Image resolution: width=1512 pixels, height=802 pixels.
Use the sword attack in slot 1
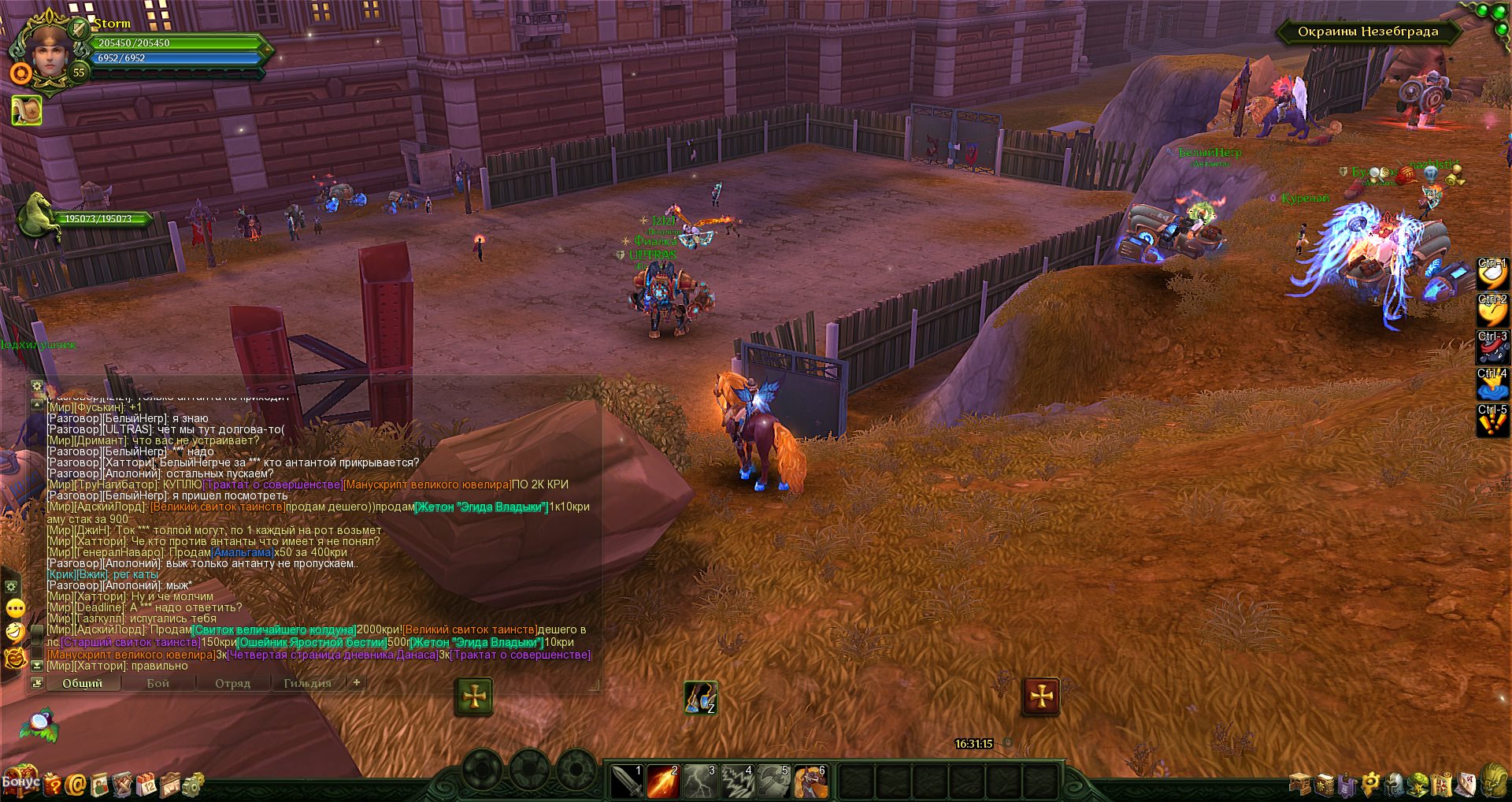(x=628, y=781)
